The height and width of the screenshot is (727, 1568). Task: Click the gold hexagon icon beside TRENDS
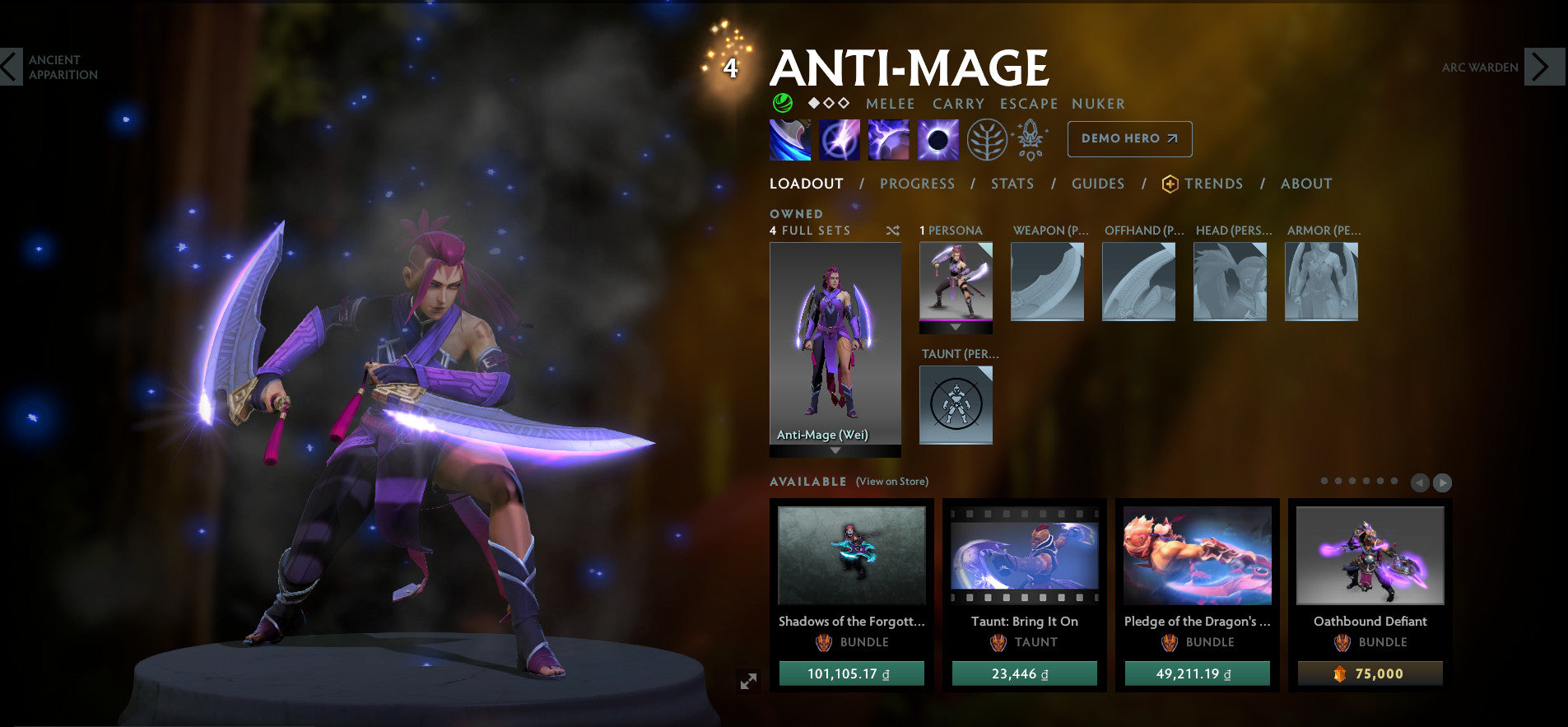click(x=1169, y=184)
